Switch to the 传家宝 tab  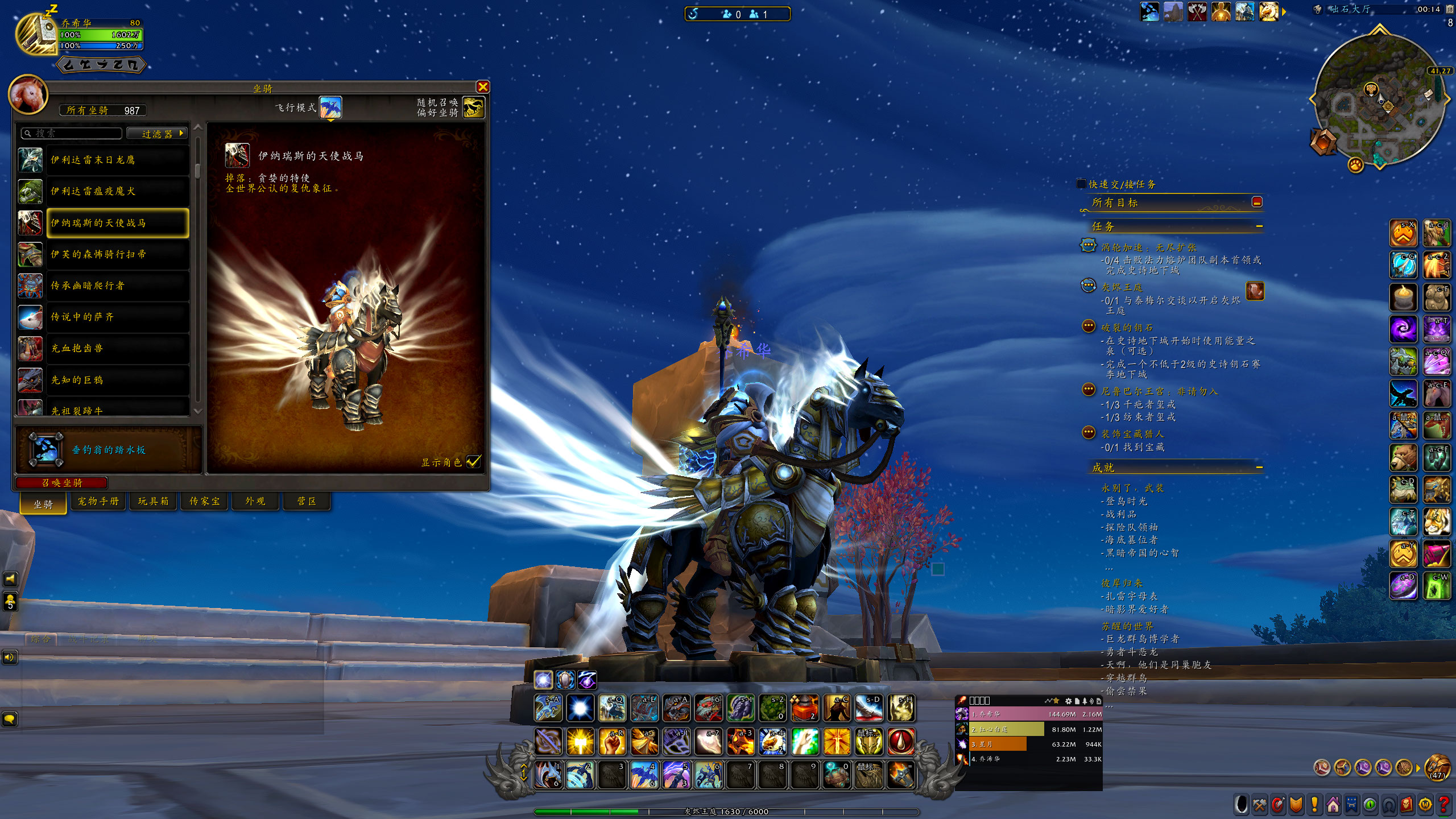tap(204, 501)
